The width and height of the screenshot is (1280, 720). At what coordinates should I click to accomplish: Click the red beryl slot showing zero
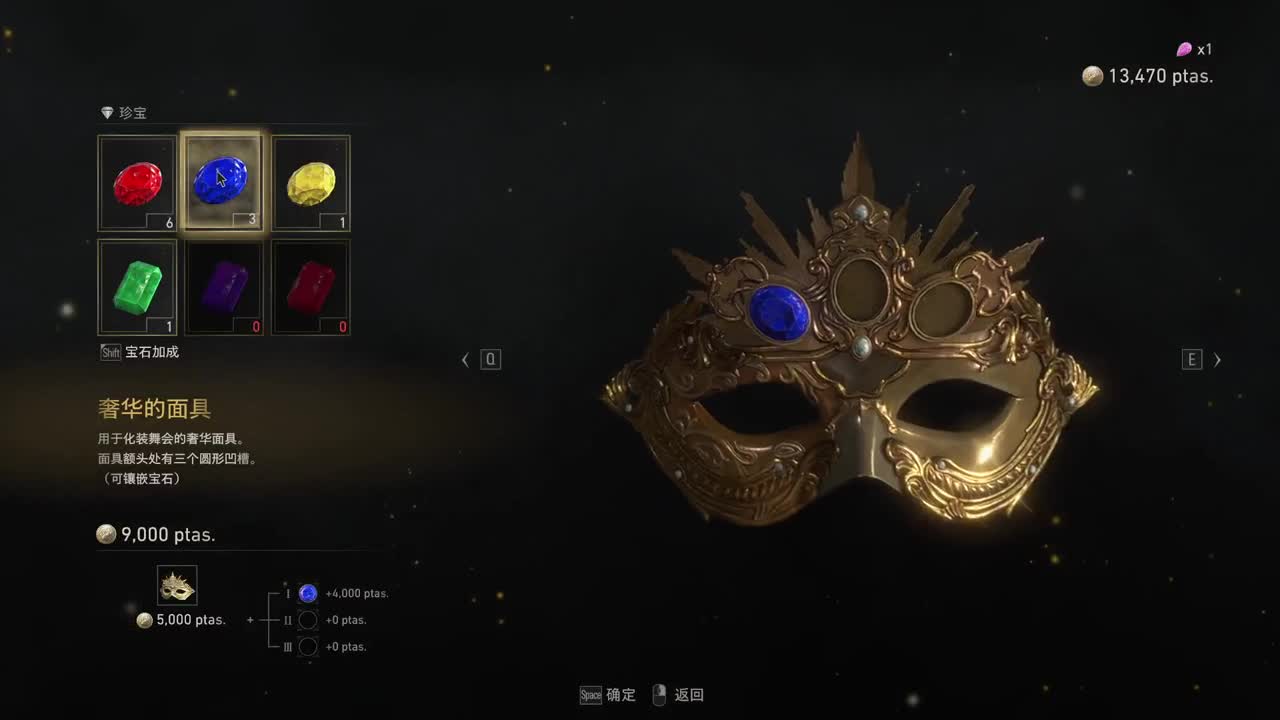click(310, 287)
